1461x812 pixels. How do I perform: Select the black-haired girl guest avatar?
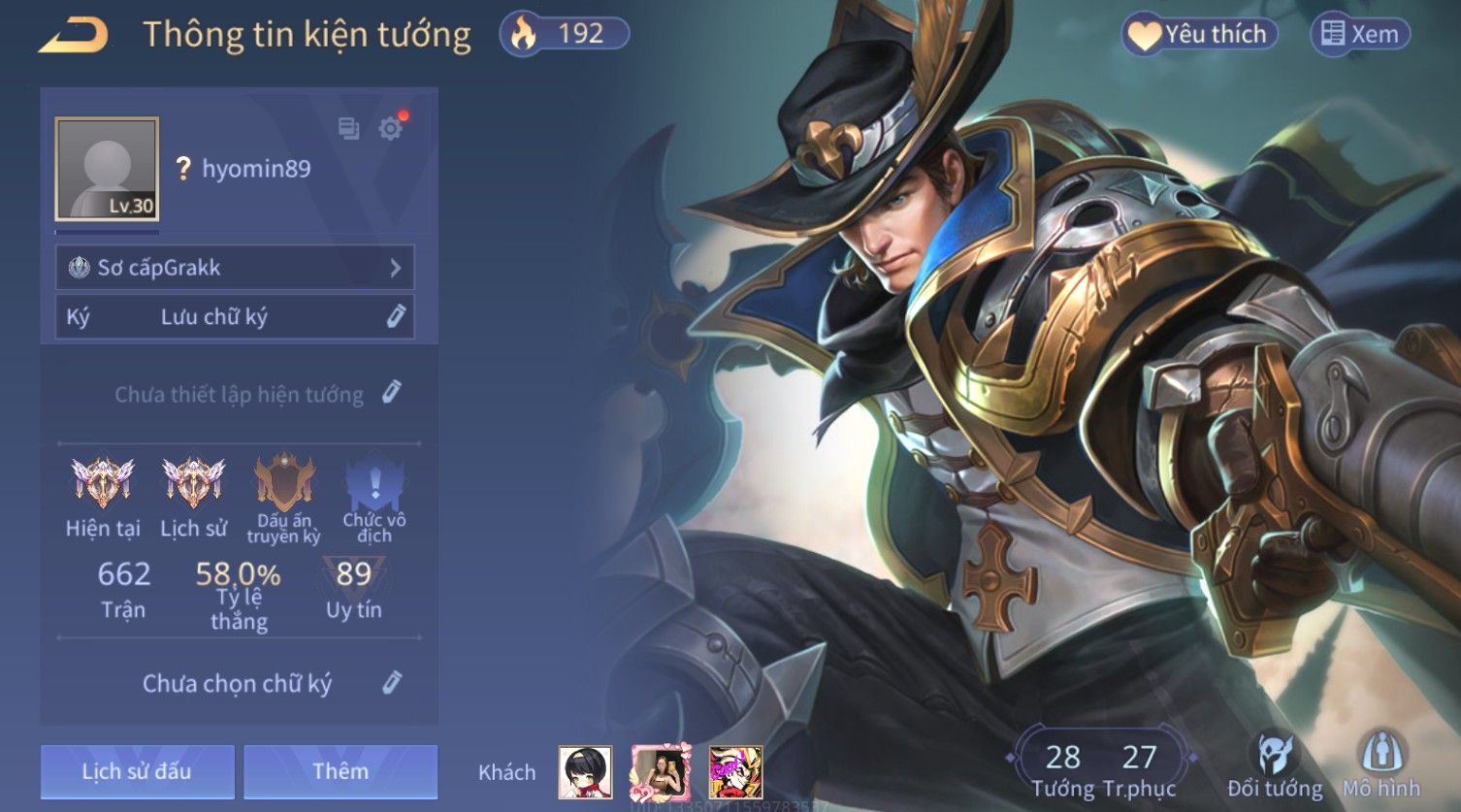pyautogui.click(x=585, y=772)
